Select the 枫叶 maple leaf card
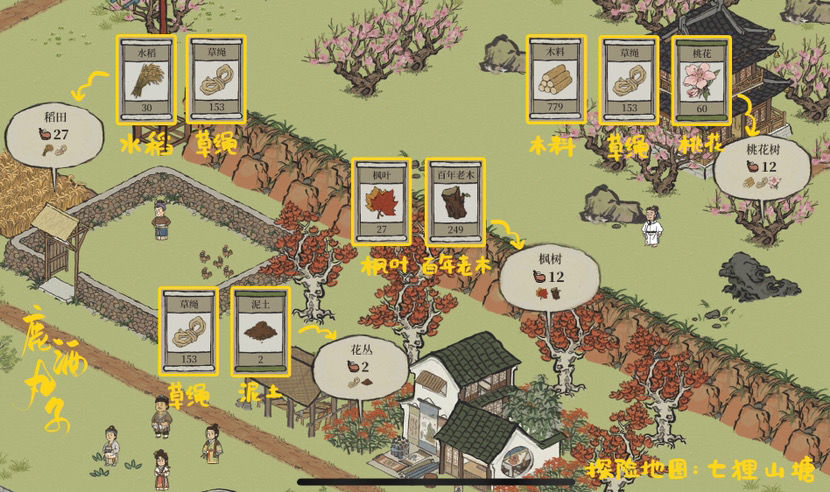Screen dimensions: 830x492 click(382, 201)
